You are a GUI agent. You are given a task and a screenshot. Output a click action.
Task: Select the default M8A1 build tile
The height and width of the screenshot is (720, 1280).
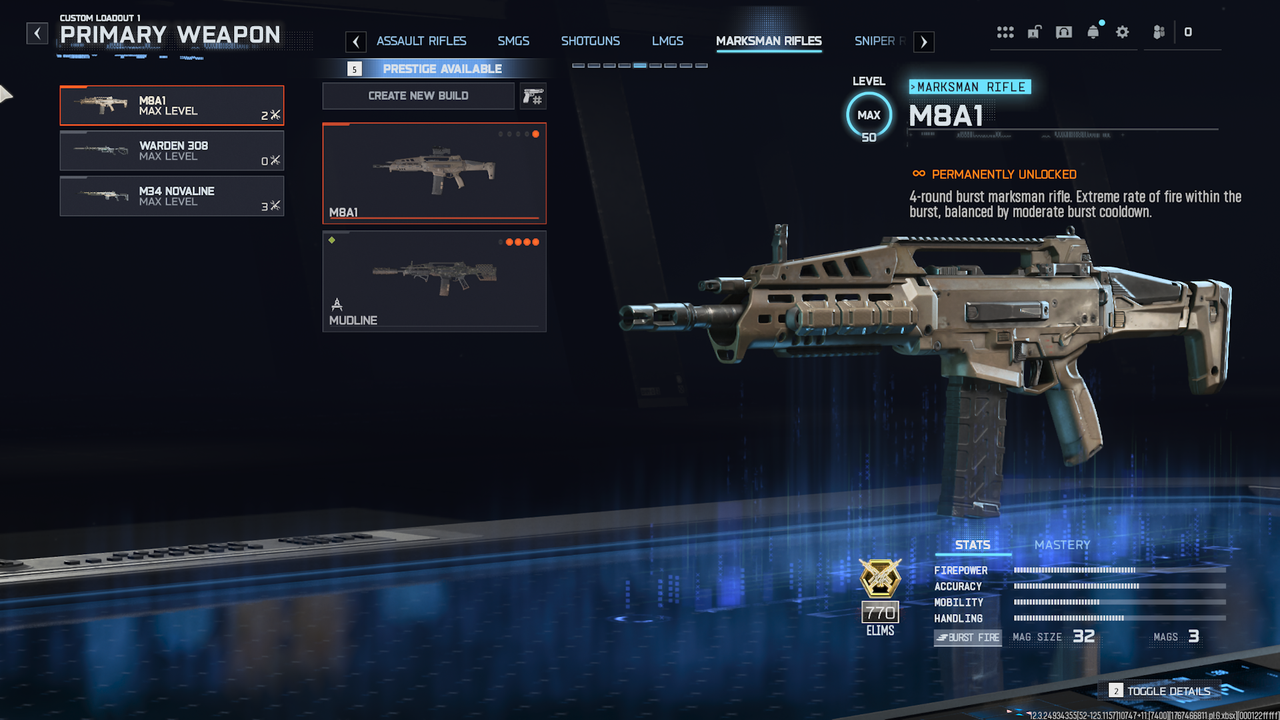(x=434, y=172)
